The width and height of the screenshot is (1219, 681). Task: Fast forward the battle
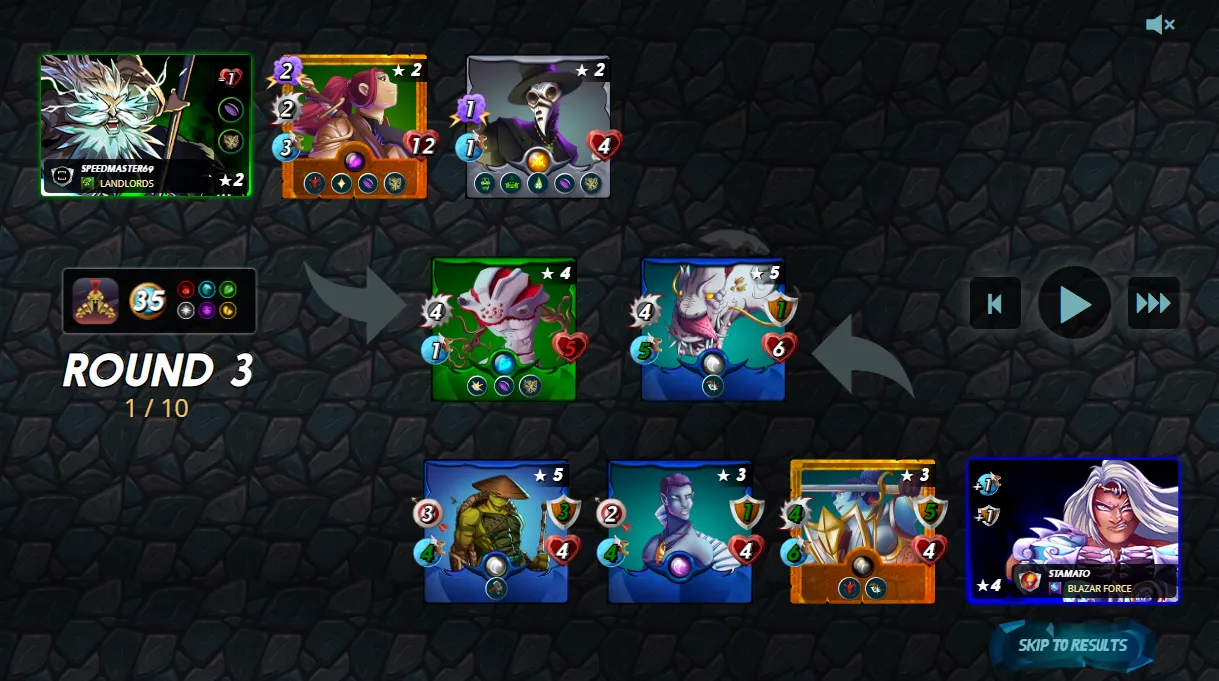pos(1153,303)
